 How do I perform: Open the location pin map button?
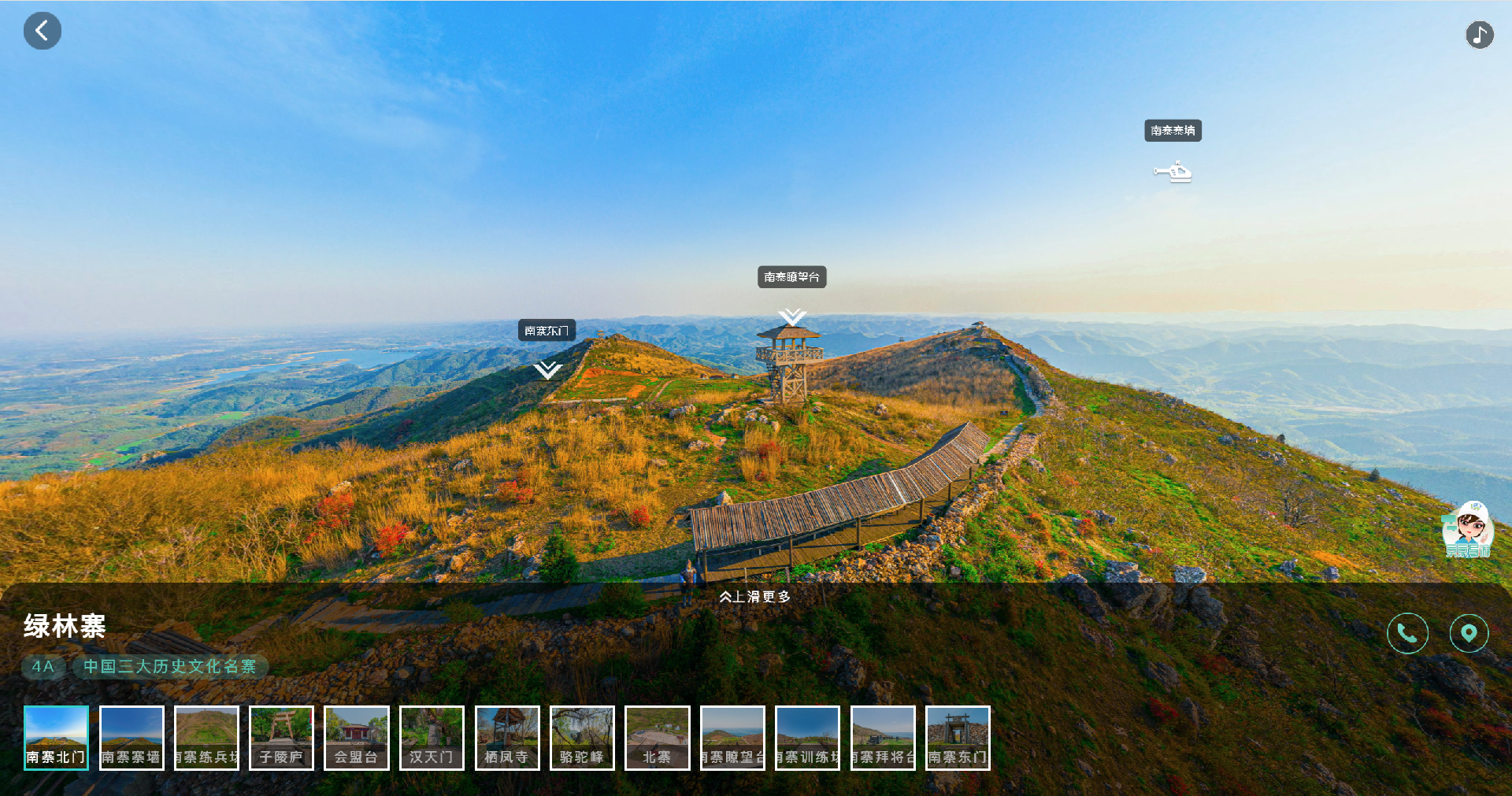click(x=1469, y=633)
